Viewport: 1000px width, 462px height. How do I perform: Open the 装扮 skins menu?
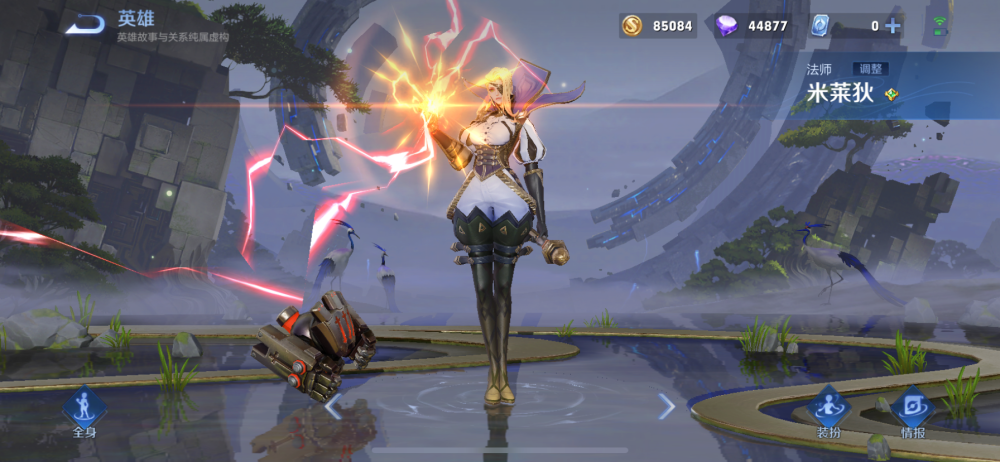828,413
